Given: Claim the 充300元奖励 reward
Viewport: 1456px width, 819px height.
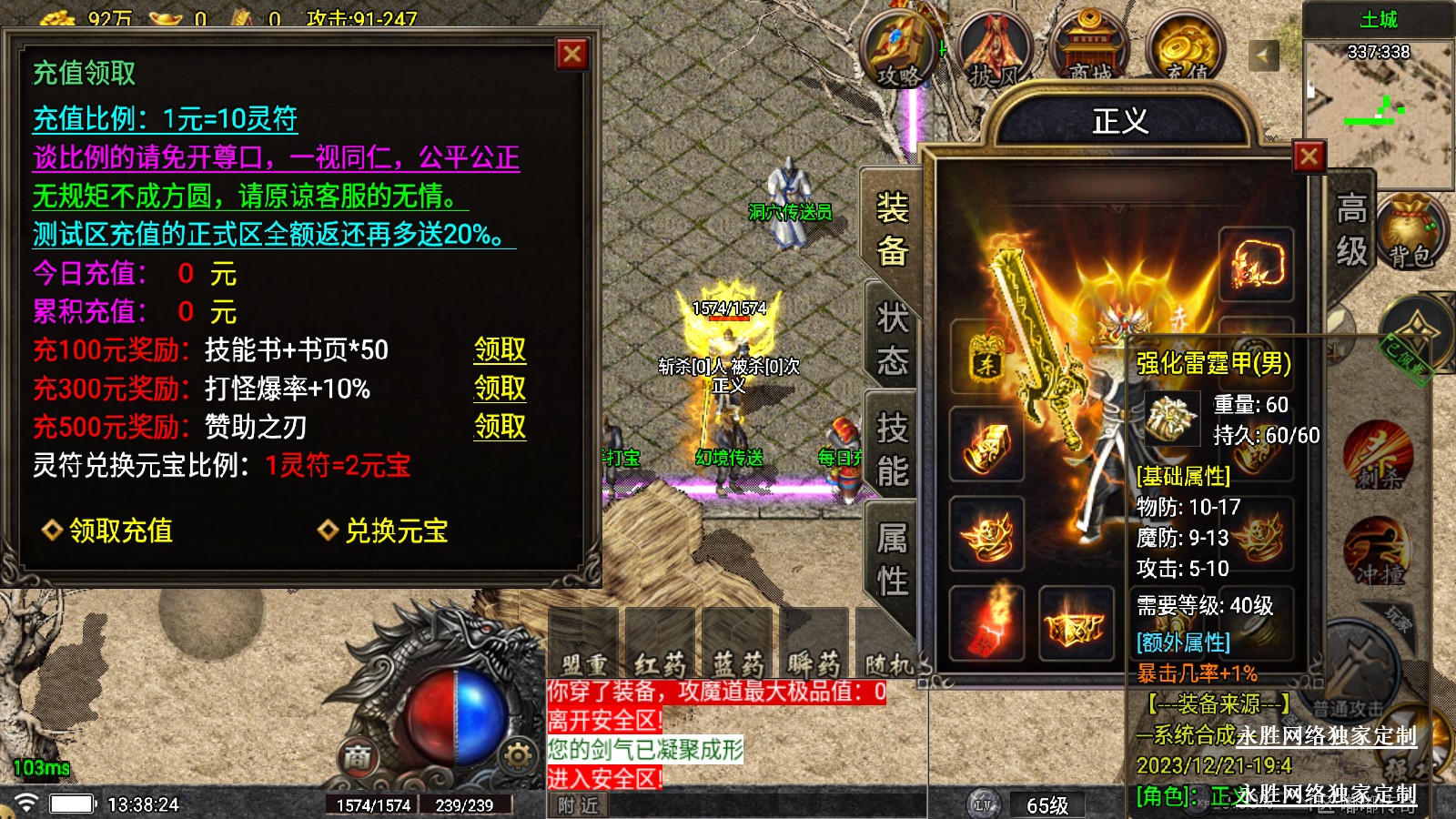Looking at the screenshot, I should tap(500, 389).
